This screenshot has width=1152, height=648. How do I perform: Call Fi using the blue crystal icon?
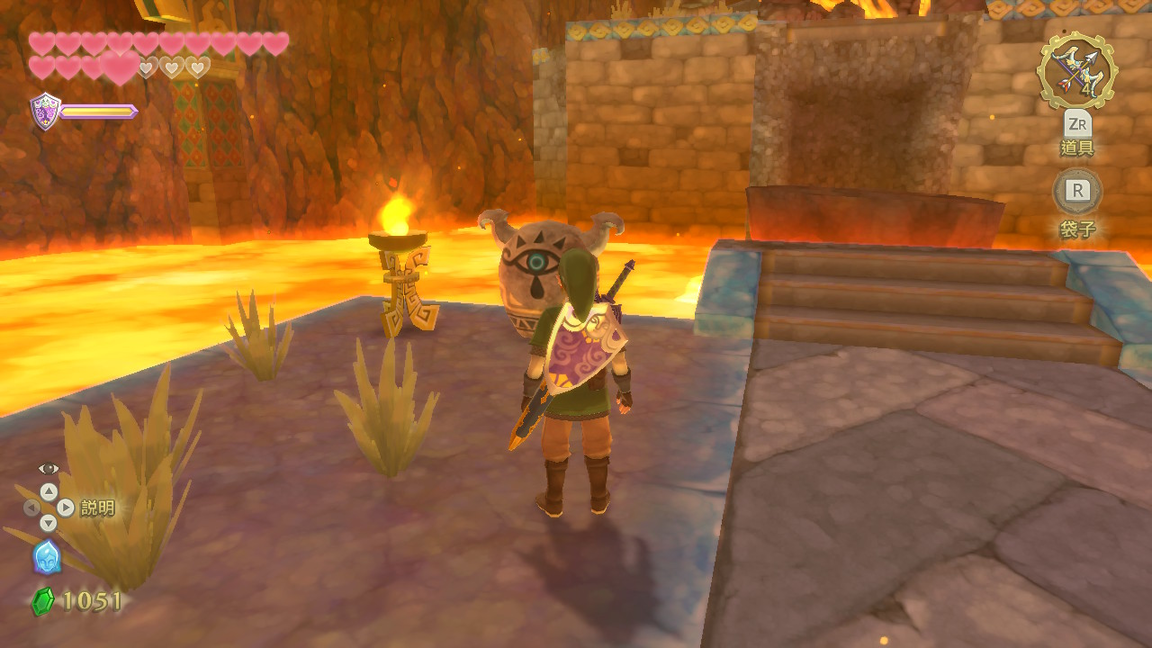click(47, 557)
